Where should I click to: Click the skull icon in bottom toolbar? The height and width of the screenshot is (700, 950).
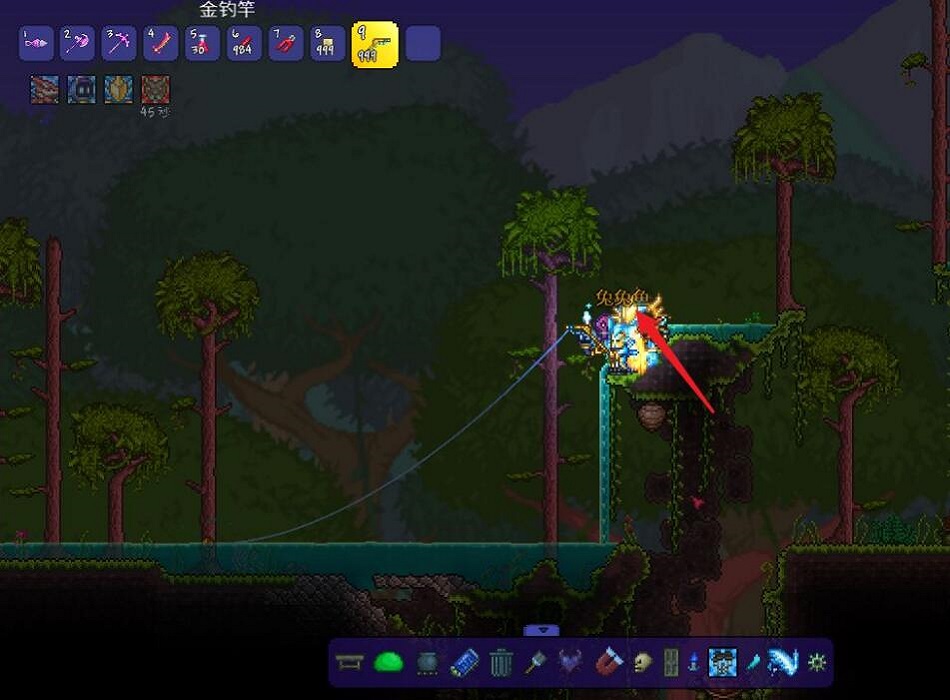[642, 662]
